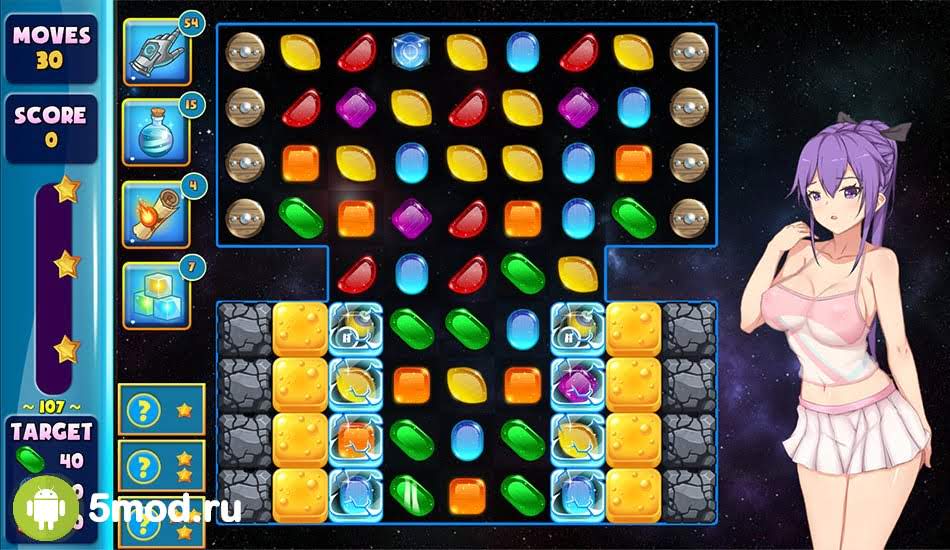The width and height of the screenshot is (950, 550).
Task: Select the striped green gem tile
Action: [x=411, y=494]
